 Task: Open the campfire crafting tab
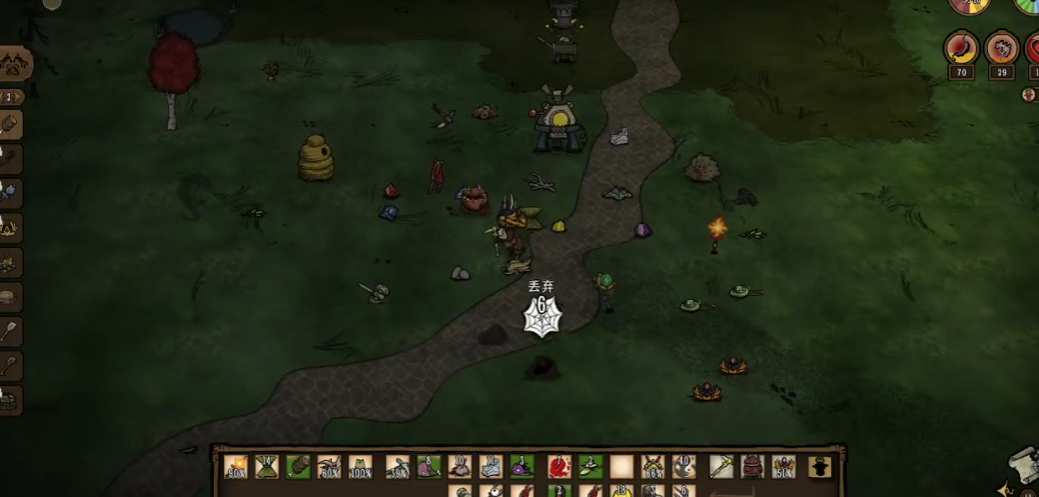pyautogui.click(x=10, y=227)
